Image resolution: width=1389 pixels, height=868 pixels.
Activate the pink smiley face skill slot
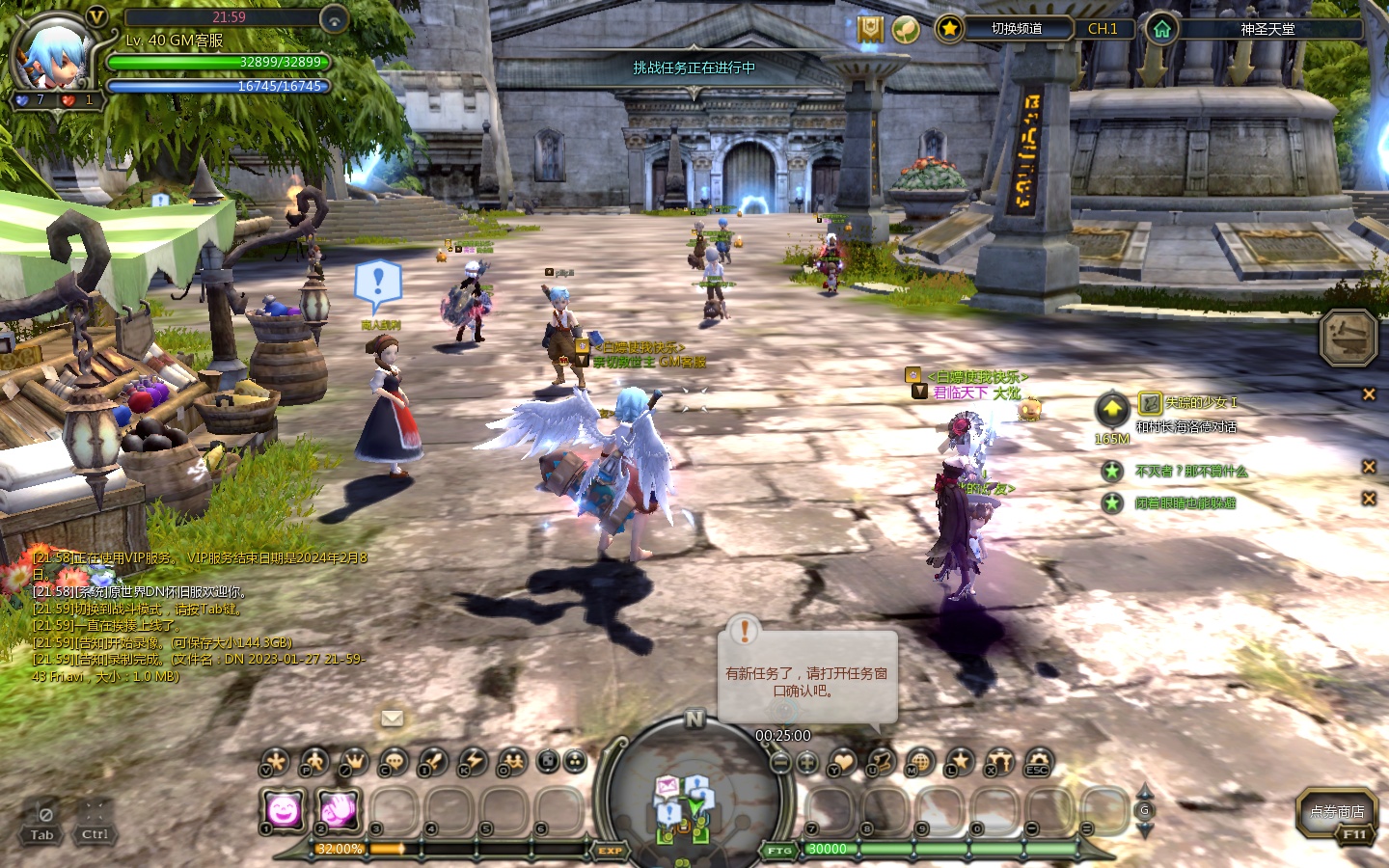coord(283,810)
